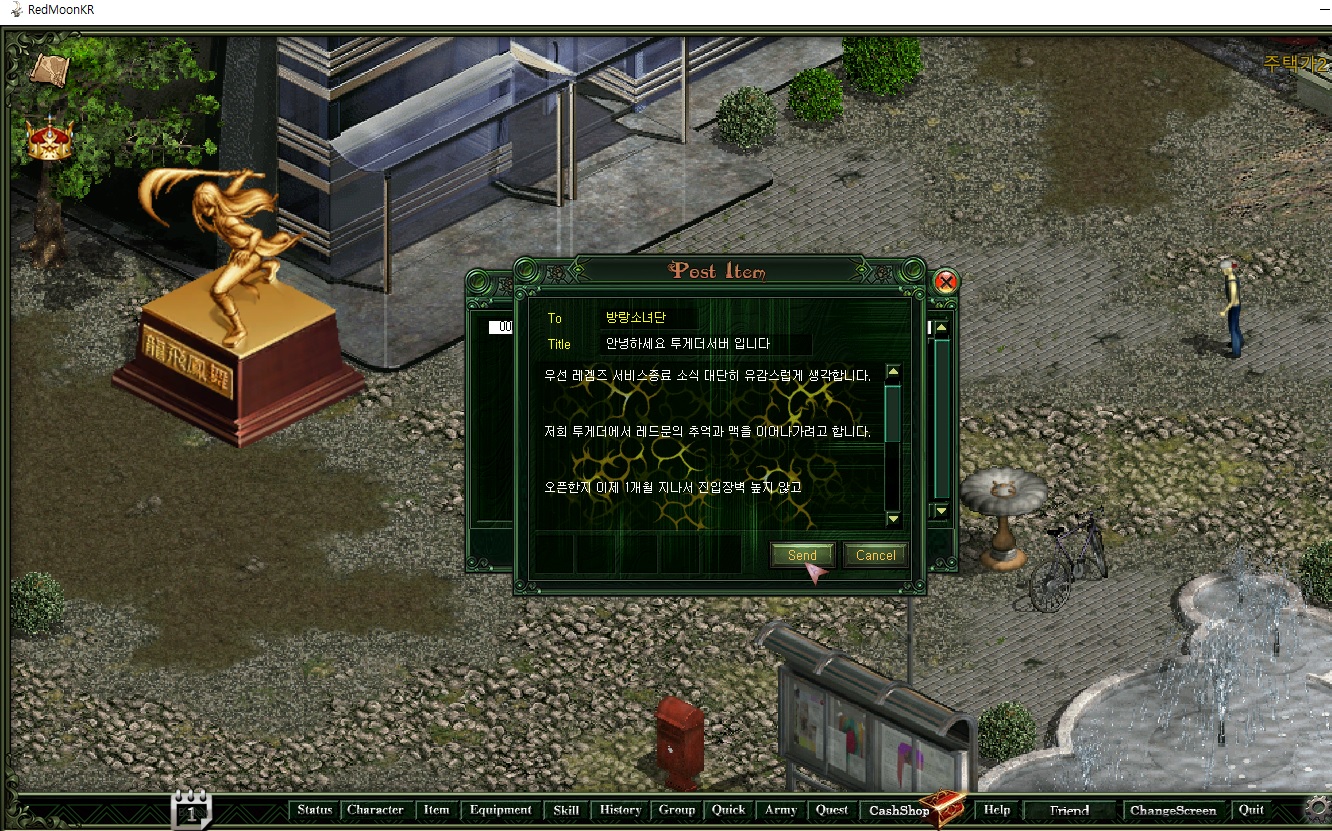This screenshot has height=831, width=1332.
Task: Select the ChangeScreen option
Action: point(1172,810)
